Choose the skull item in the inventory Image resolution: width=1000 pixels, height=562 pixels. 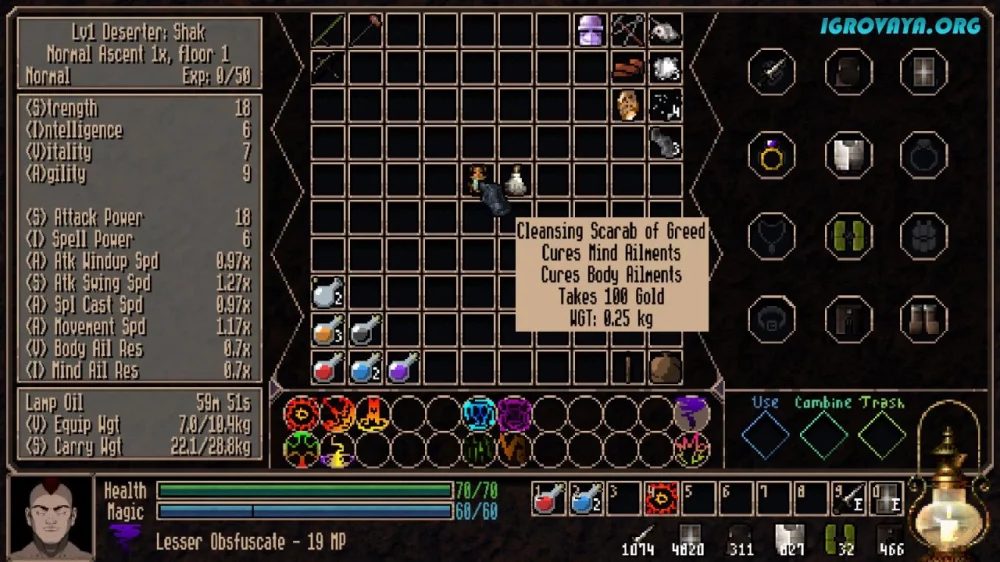pos(664,30)
